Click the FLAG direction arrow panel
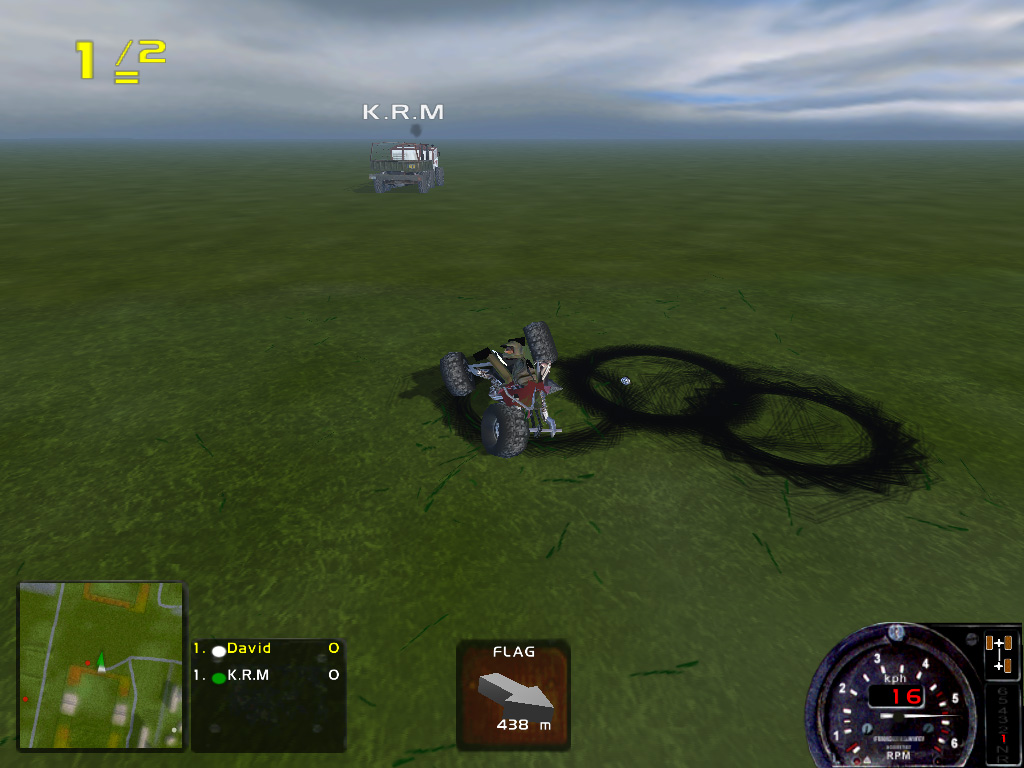1024x768 pixels. click(513, 695)
